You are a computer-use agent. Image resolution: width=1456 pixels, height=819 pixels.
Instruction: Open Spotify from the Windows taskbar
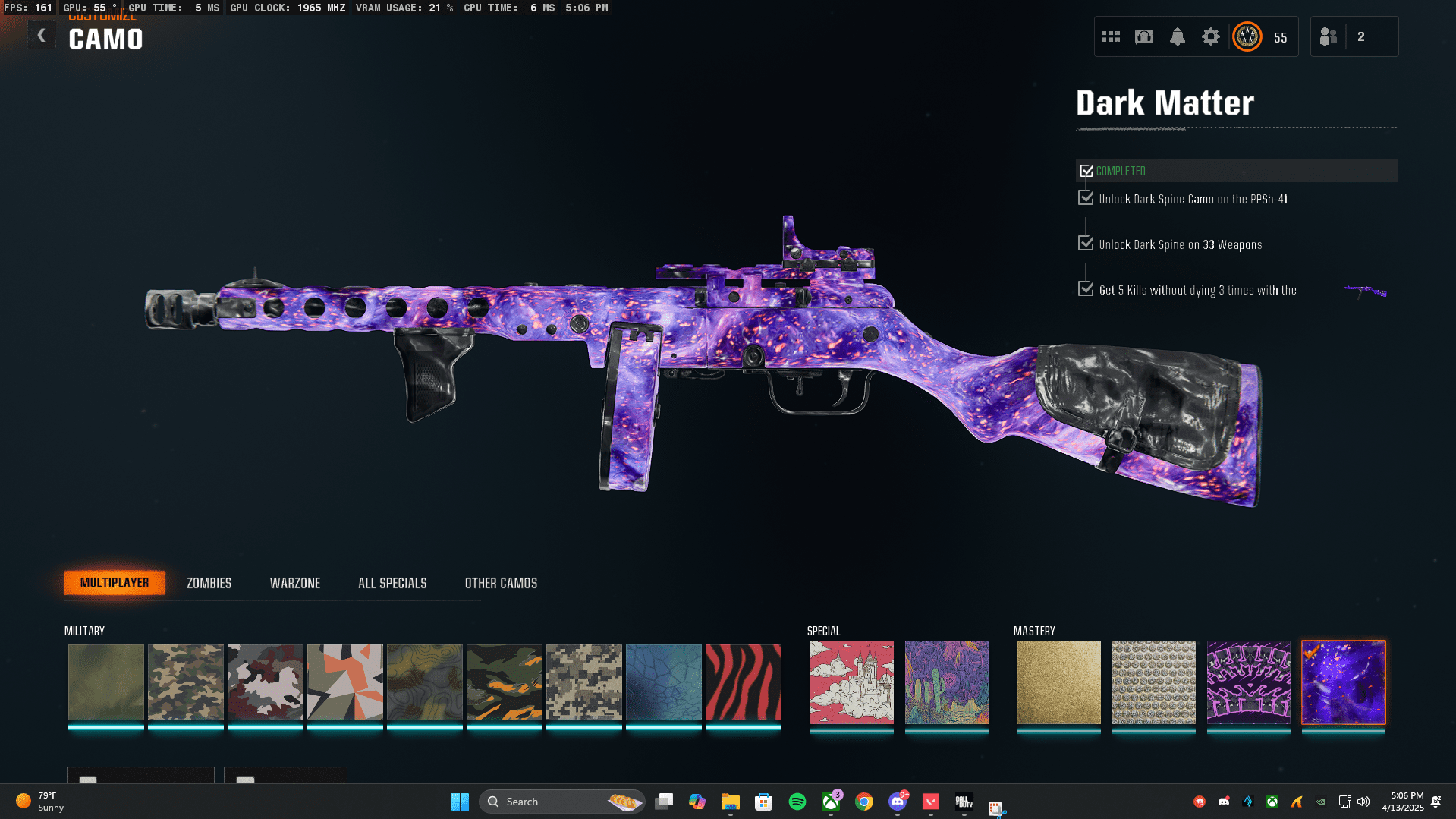[x=797, y=802]
